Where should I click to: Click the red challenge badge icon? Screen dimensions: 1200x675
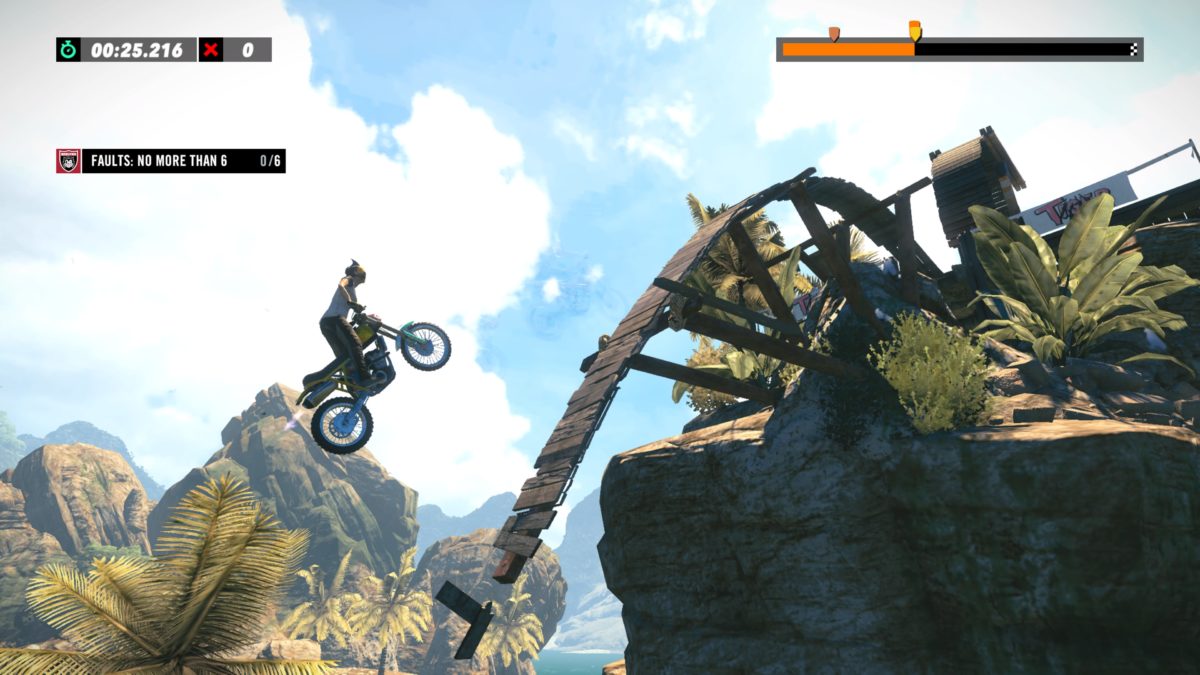click(68, 161)
